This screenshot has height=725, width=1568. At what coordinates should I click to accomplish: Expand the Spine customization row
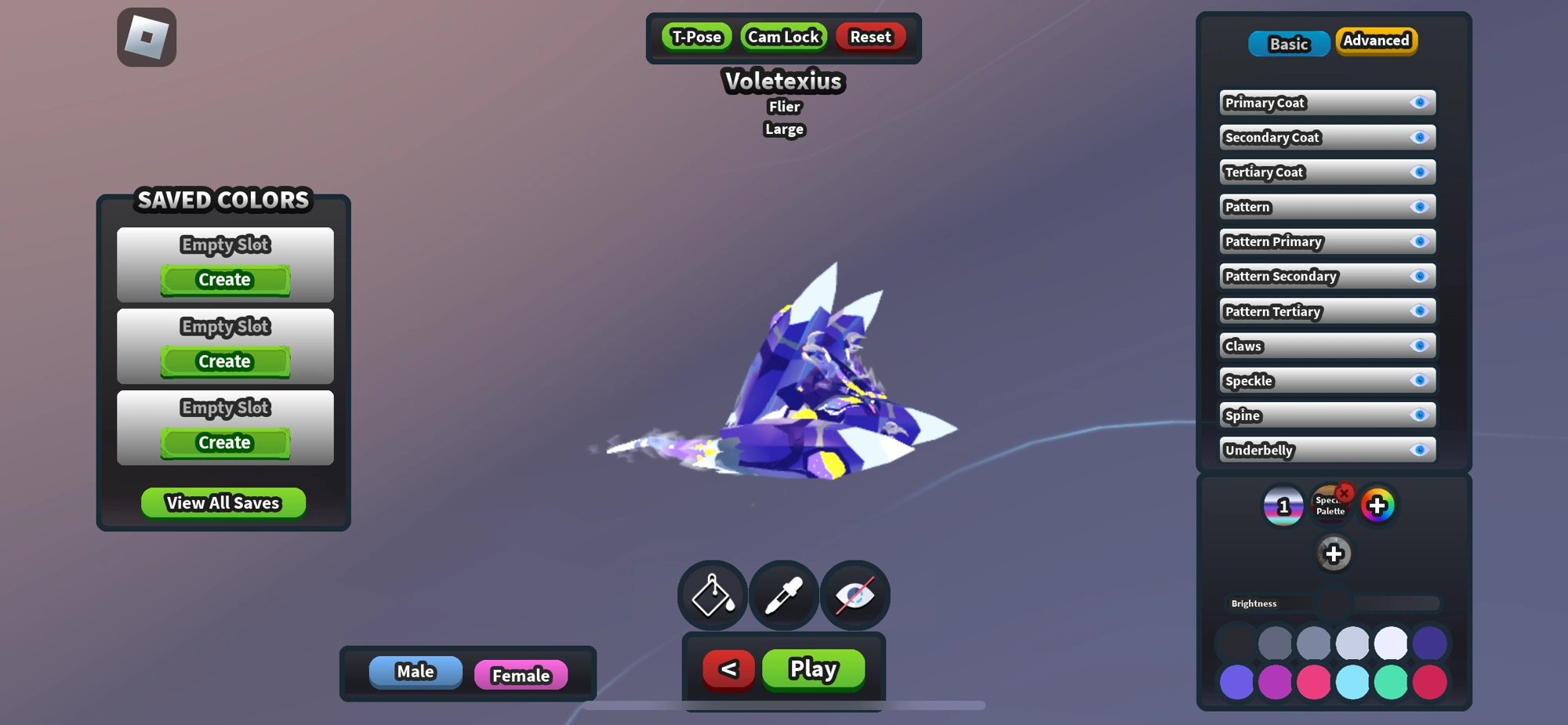(1327, 415)
